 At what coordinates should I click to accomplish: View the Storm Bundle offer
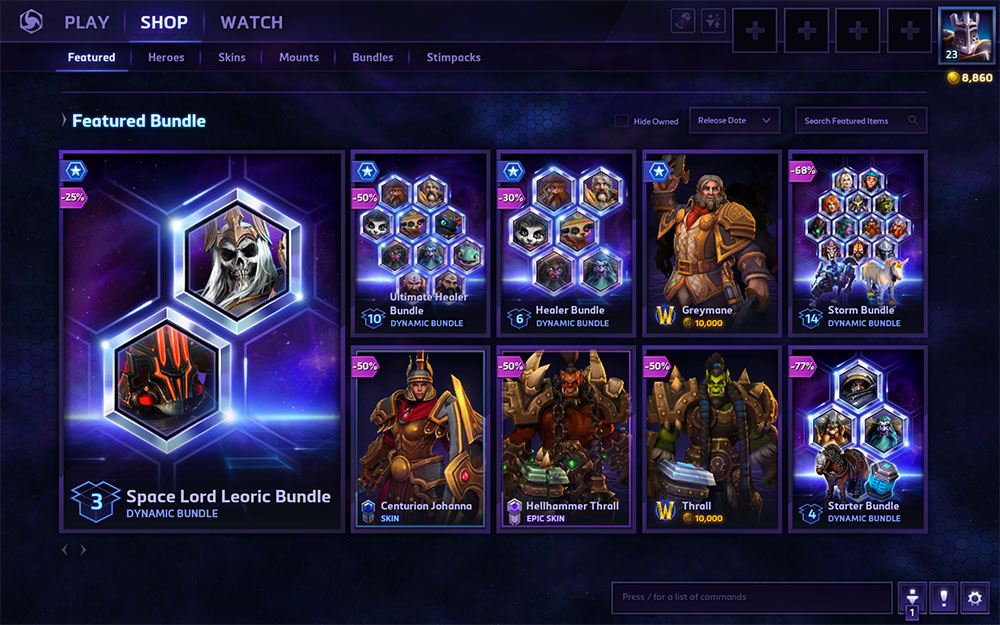(857, 242)
